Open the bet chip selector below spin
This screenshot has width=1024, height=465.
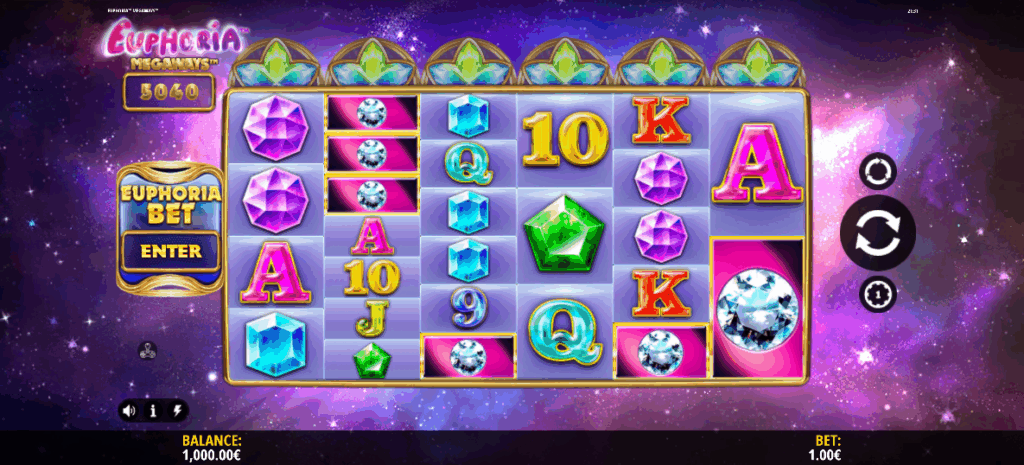[877, 294]
